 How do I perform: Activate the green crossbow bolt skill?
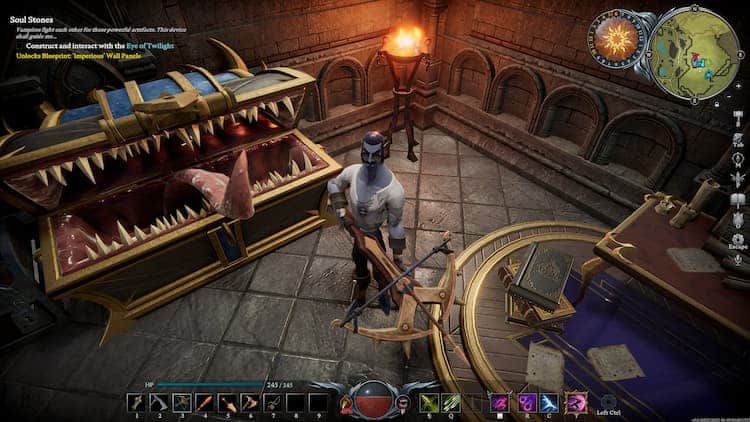pyautogui.click(x=429, y=402)
